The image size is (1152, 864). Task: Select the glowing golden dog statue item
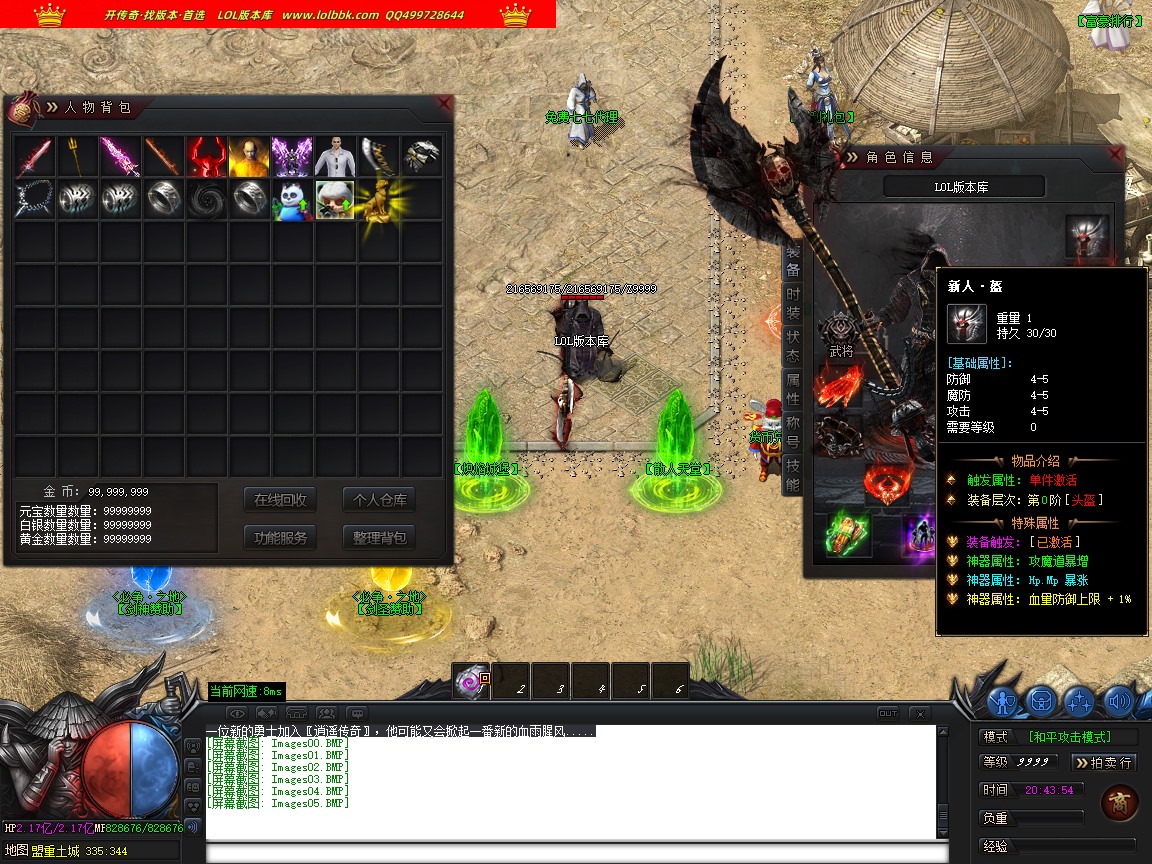tap(378, 200)
